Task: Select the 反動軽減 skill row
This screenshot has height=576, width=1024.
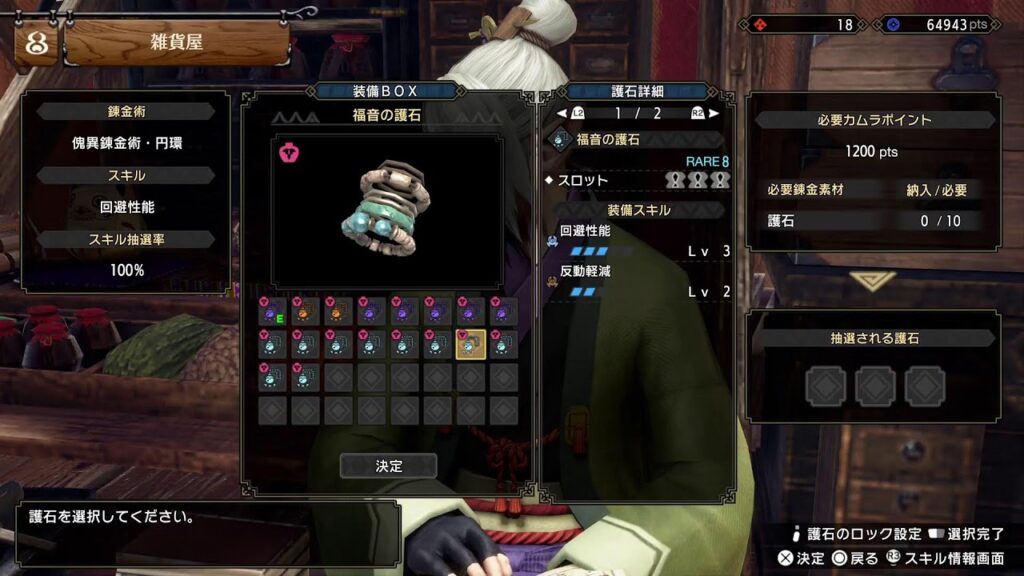Action: [x=639, y=281]
